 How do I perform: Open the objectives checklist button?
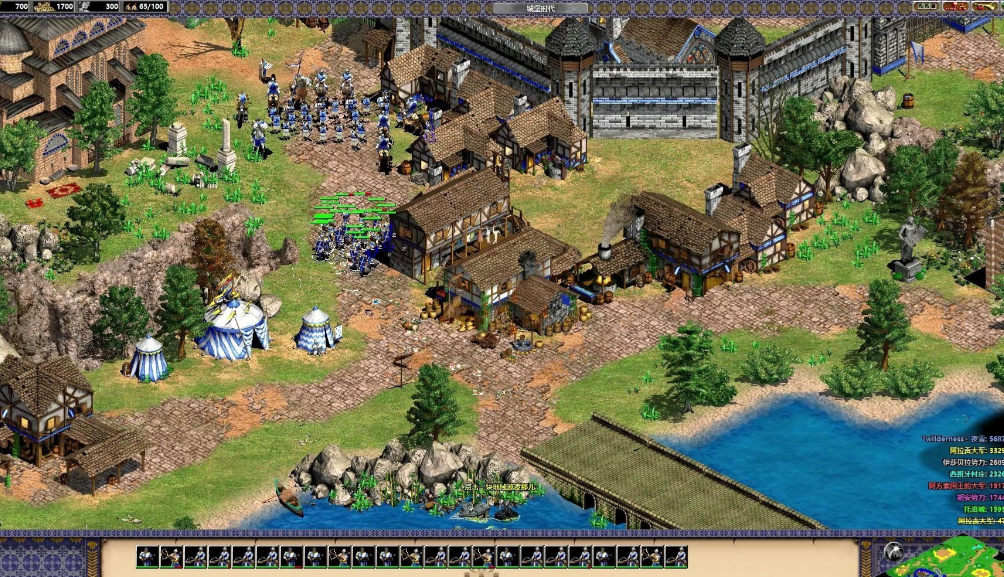tap(925, 7)
